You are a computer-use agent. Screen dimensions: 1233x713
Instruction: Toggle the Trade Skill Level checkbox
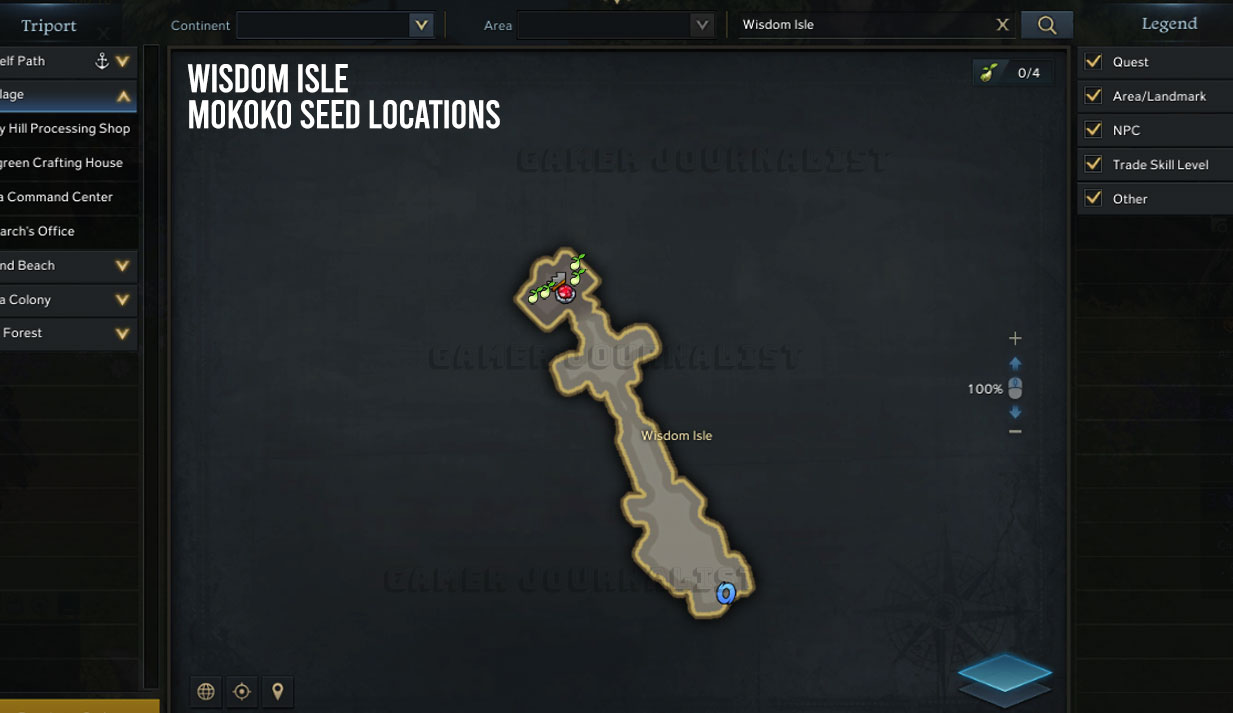[1093, 164]
